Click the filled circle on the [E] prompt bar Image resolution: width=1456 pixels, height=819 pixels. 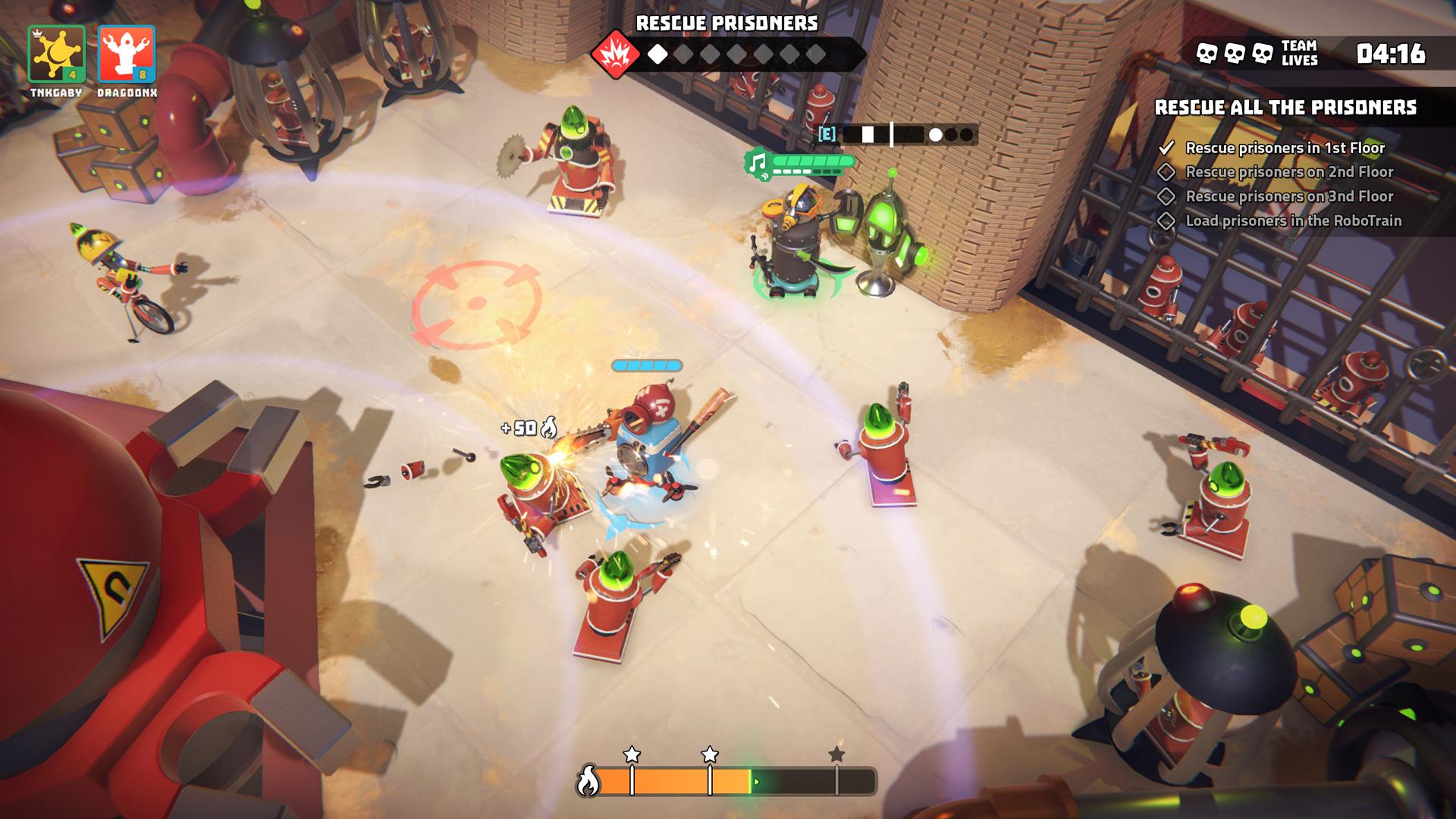click(x=934, y=134)
